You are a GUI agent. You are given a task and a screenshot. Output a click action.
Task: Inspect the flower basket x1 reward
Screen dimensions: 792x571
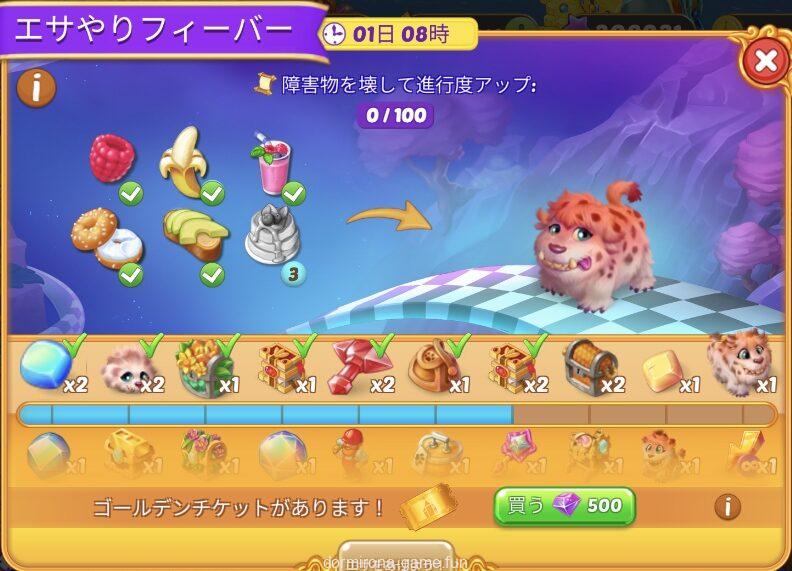tap(204, 368)
